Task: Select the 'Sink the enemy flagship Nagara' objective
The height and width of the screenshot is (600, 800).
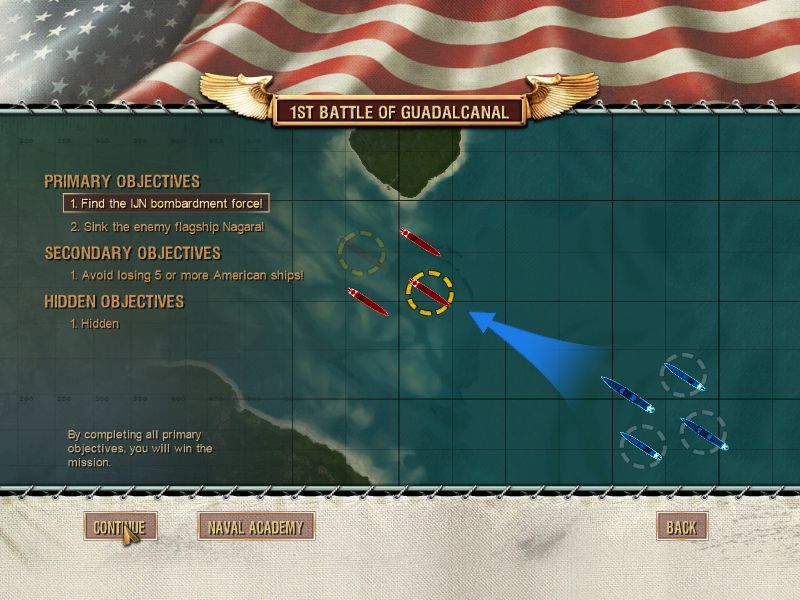Action: pos(167,227)
